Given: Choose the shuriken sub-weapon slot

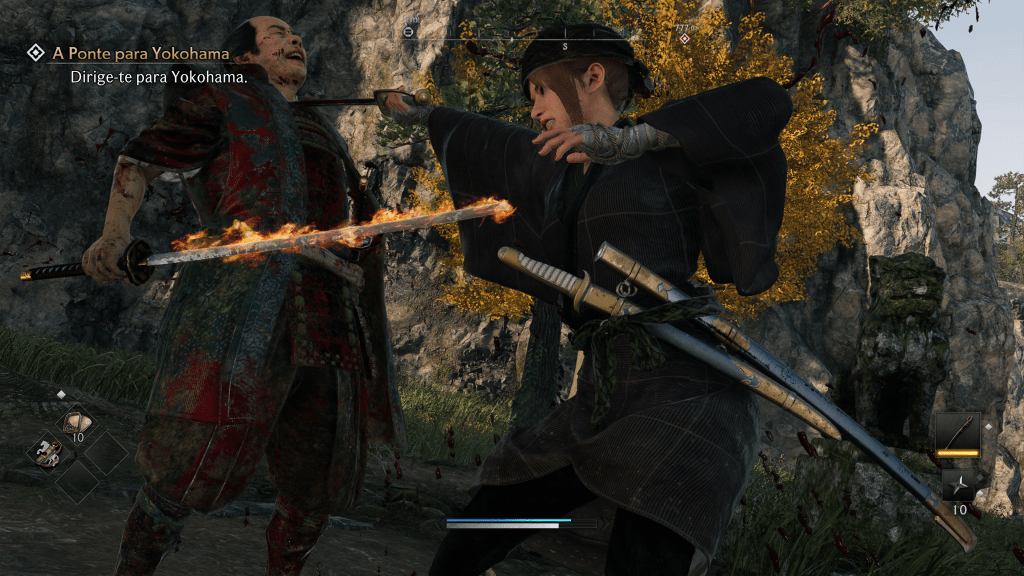Looking at the screenshot, I should [957, 486].
